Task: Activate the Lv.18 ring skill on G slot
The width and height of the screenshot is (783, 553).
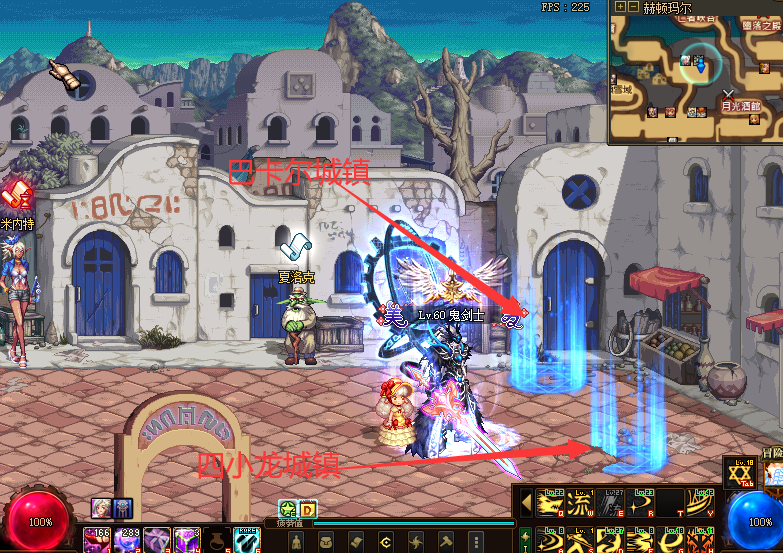Action: [668, 540]
